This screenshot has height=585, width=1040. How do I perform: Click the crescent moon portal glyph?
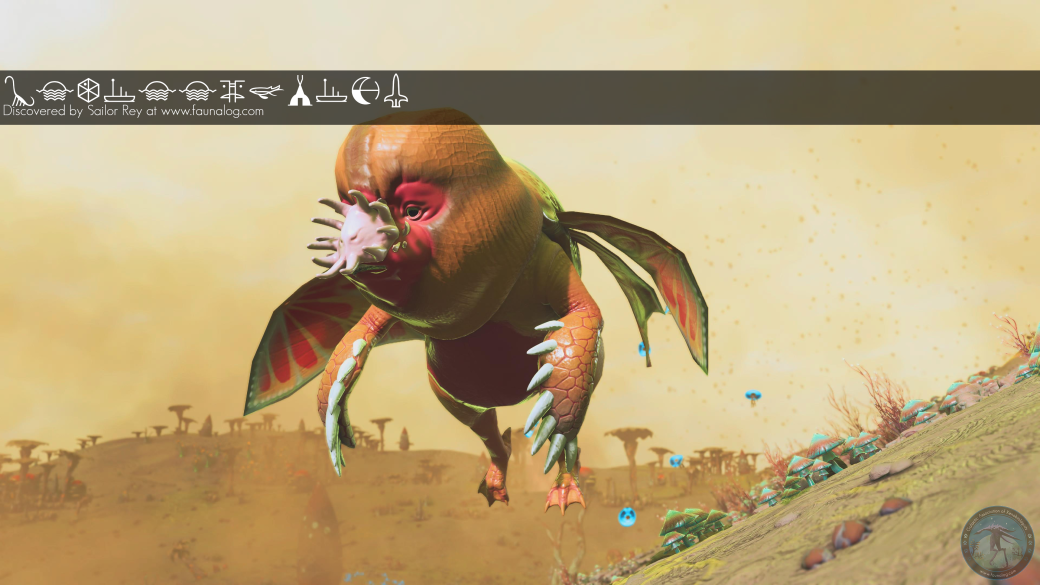(x=365, y=91)
